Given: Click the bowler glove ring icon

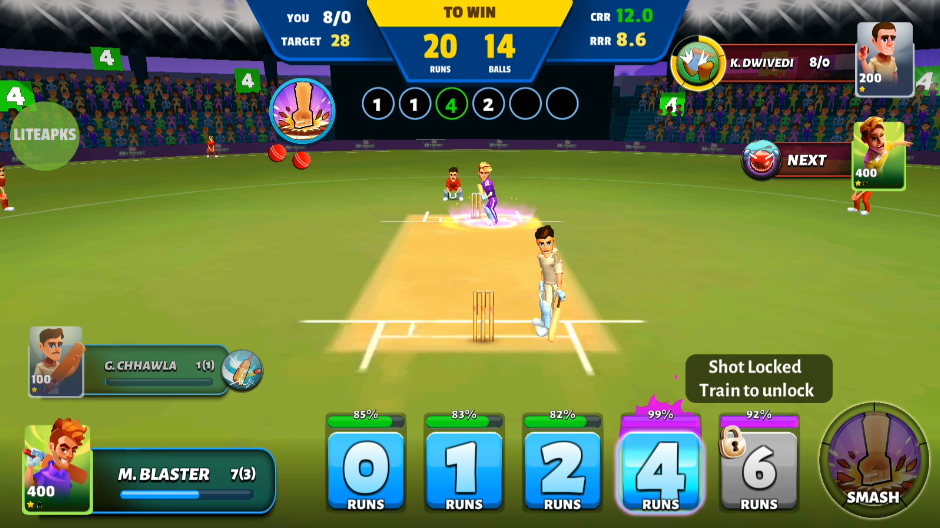Looking at the screenshot, I should (x=698, y=63).
